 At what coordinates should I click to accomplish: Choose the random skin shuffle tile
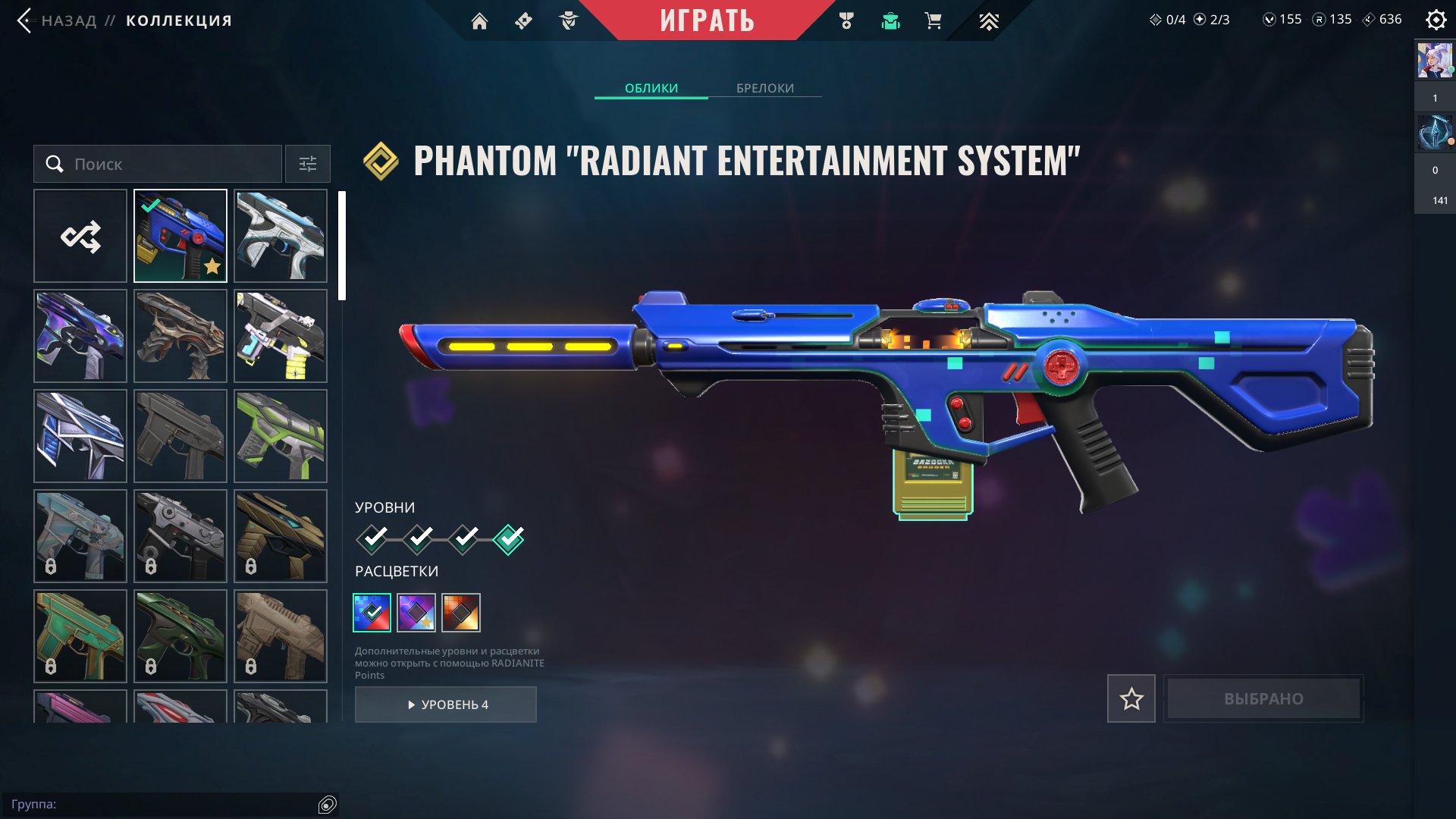(80, 236)
